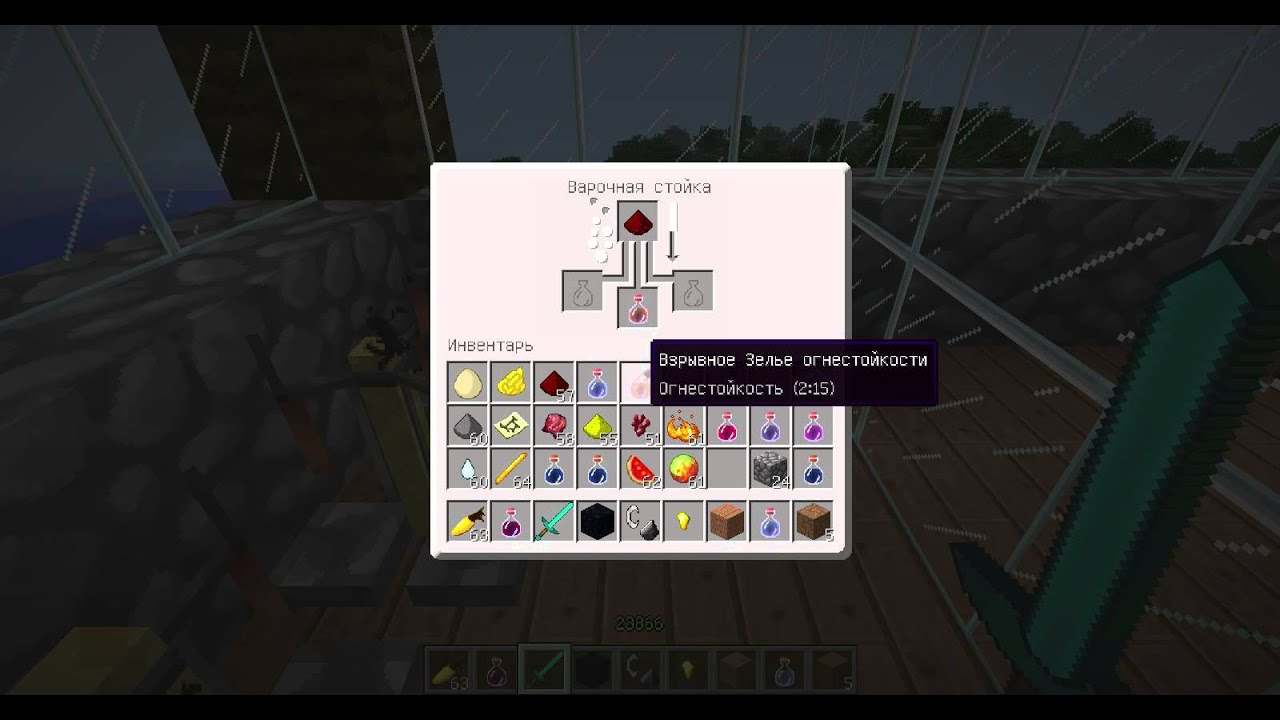Pick up the stack of 57 redstone
1280x720 pixels.
[x=553, y=382]
